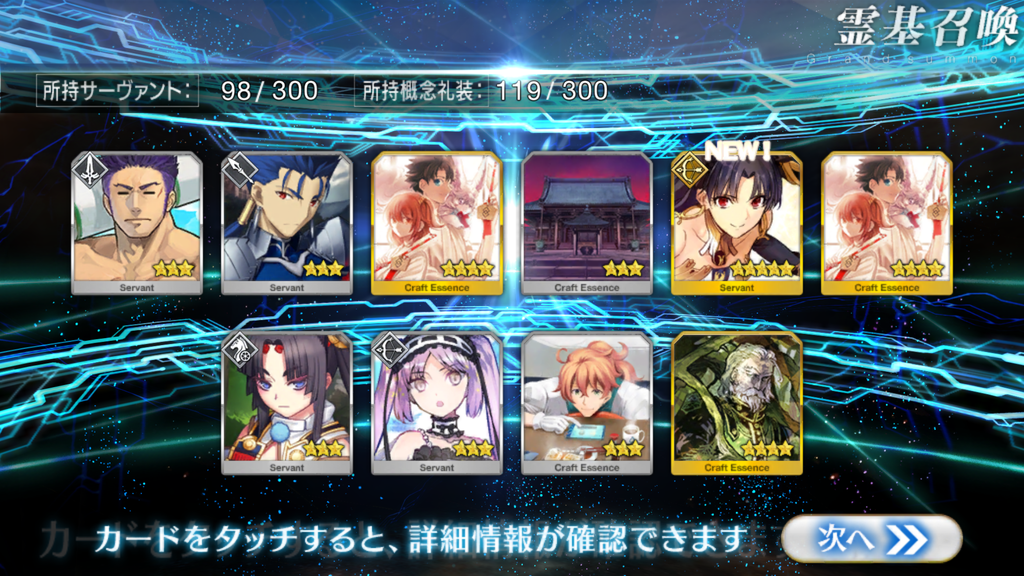Open the orange-haired man at desk craft essence
The width and height of the screenshot is (1024, 576).
[587, 402]
